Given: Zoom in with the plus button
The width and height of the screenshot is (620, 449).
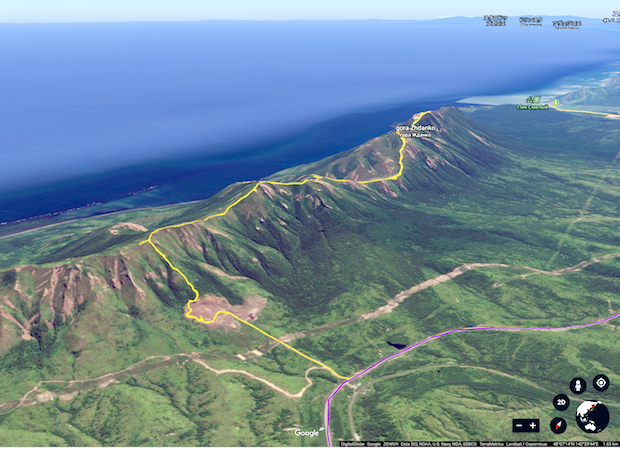Looking at the screenshot, I should point(533,425).
